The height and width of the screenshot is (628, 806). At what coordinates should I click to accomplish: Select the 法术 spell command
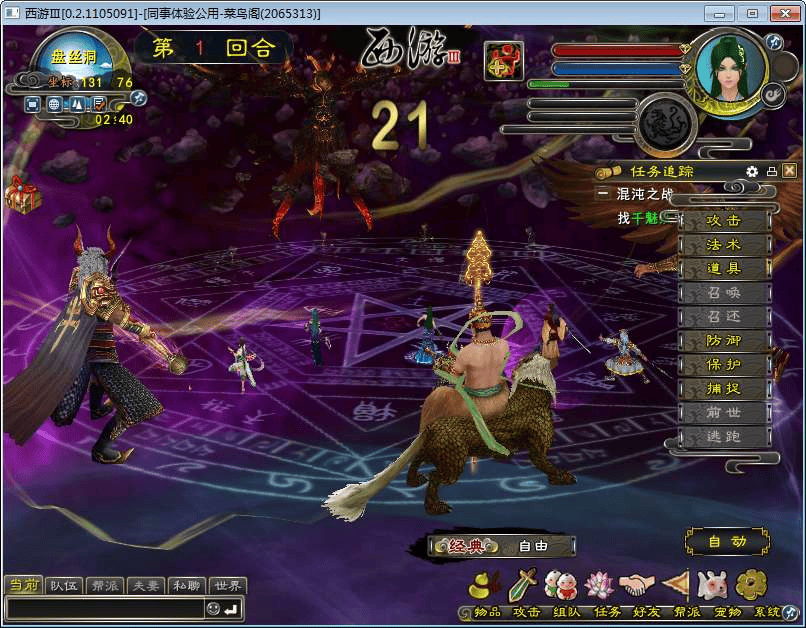[724, 245]
